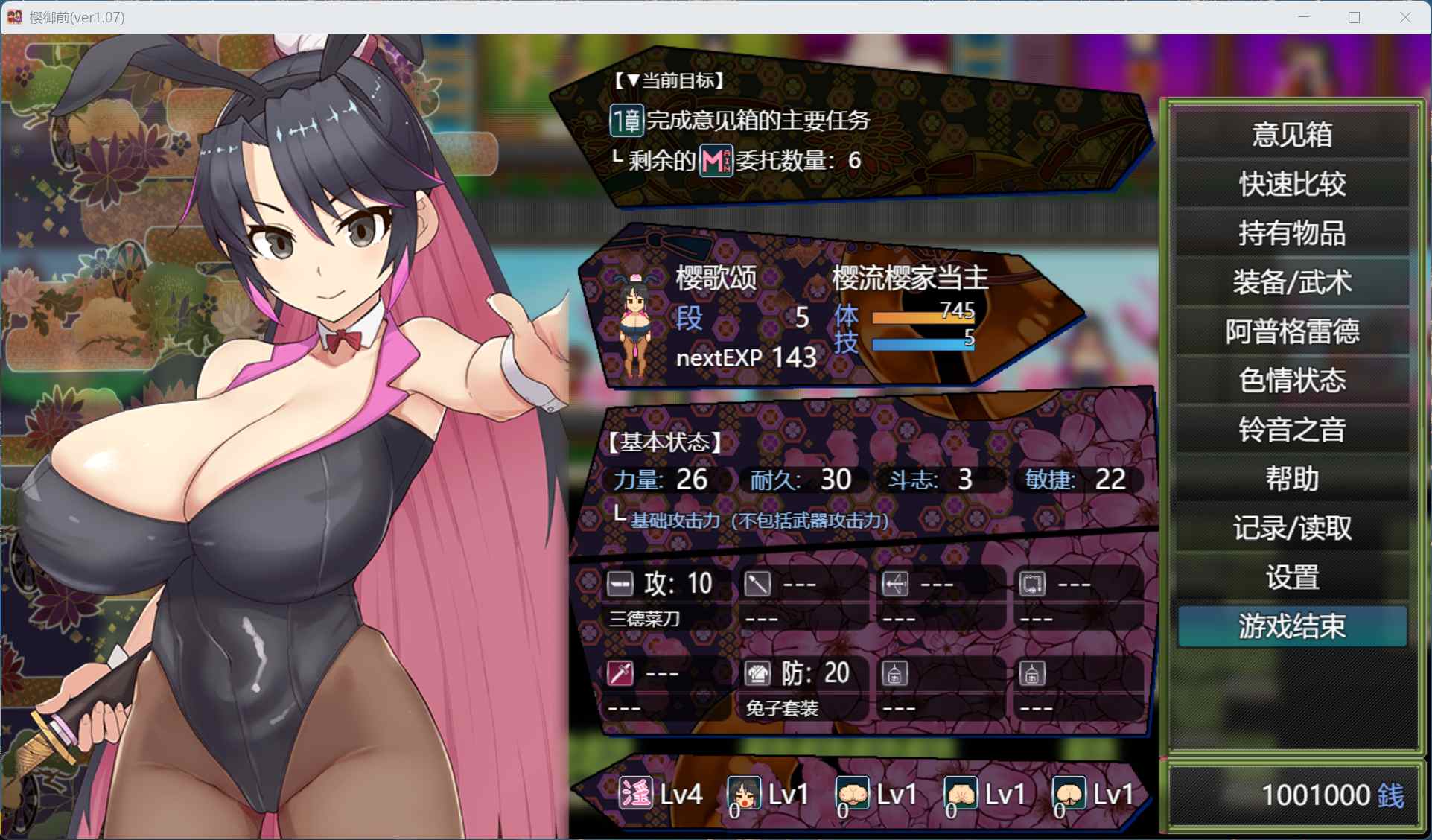This screenshot has height=840, width=1432.
Task: Click the rightmost Lv1 status icon
Action: 1069,793
